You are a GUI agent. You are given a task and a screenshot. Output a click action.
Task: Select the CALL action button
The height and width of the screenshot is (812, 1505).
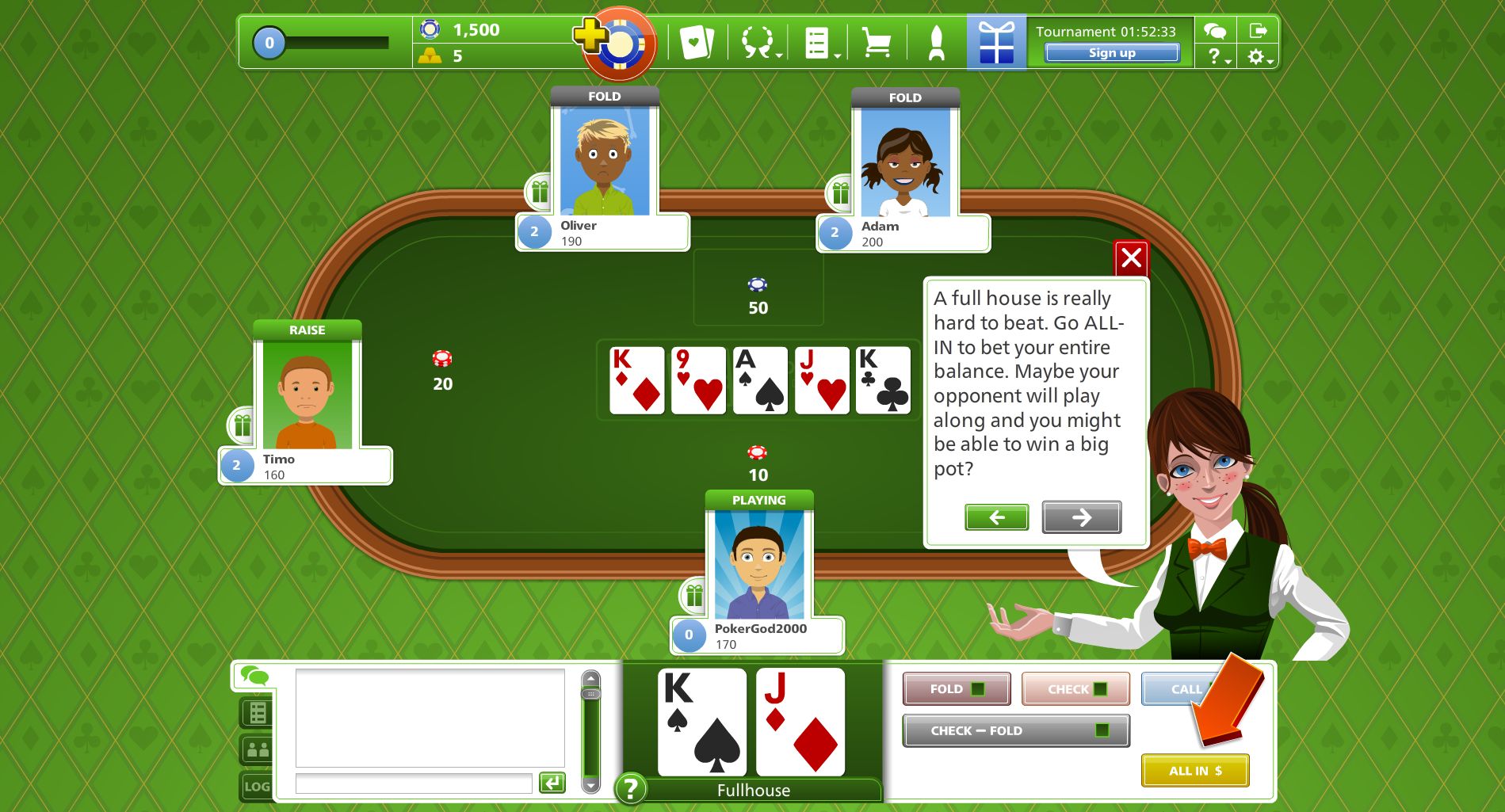point(1181,688)
